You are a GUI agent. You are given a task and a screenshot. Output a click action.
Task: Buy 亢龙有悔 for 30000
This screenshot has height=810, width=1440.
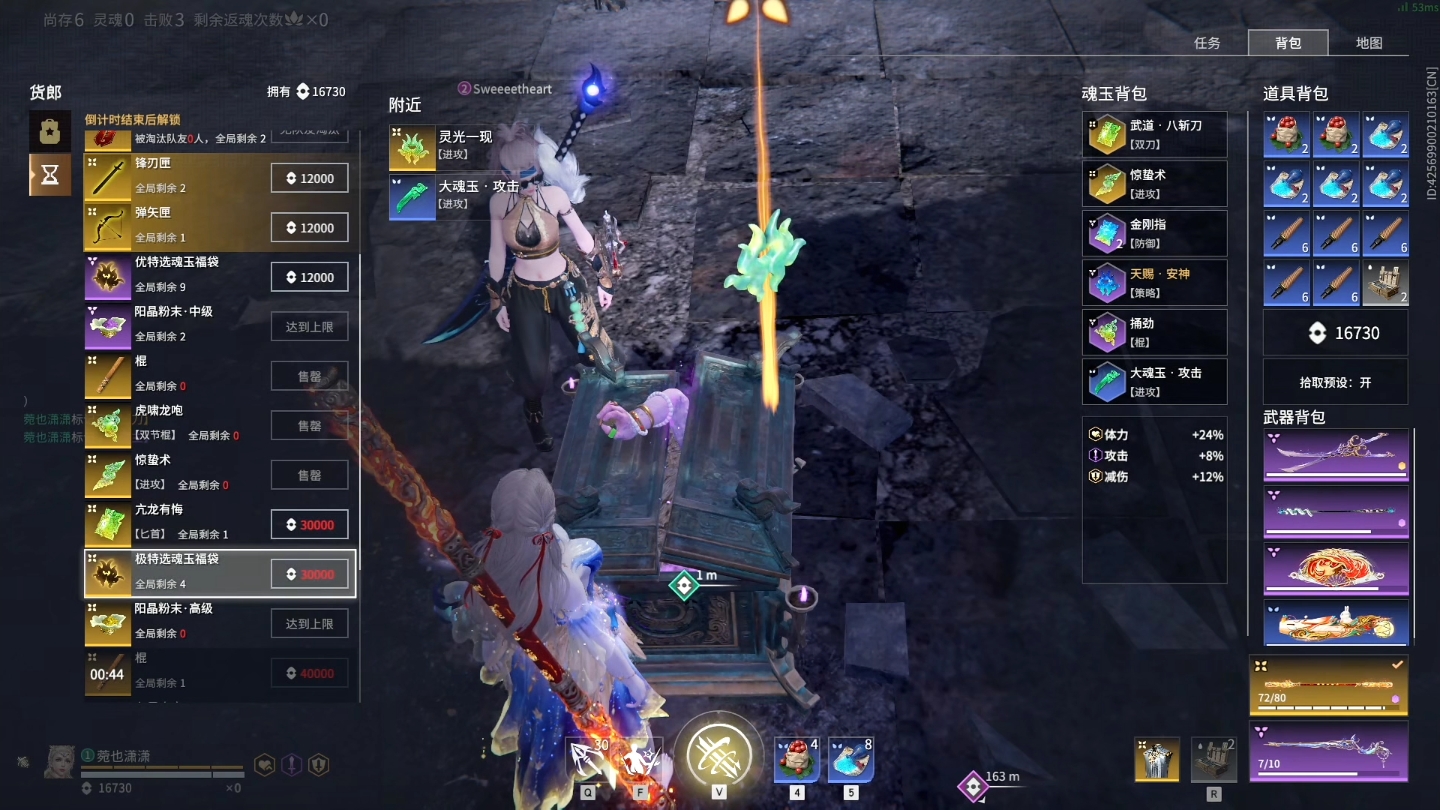(x=309, y=525)
